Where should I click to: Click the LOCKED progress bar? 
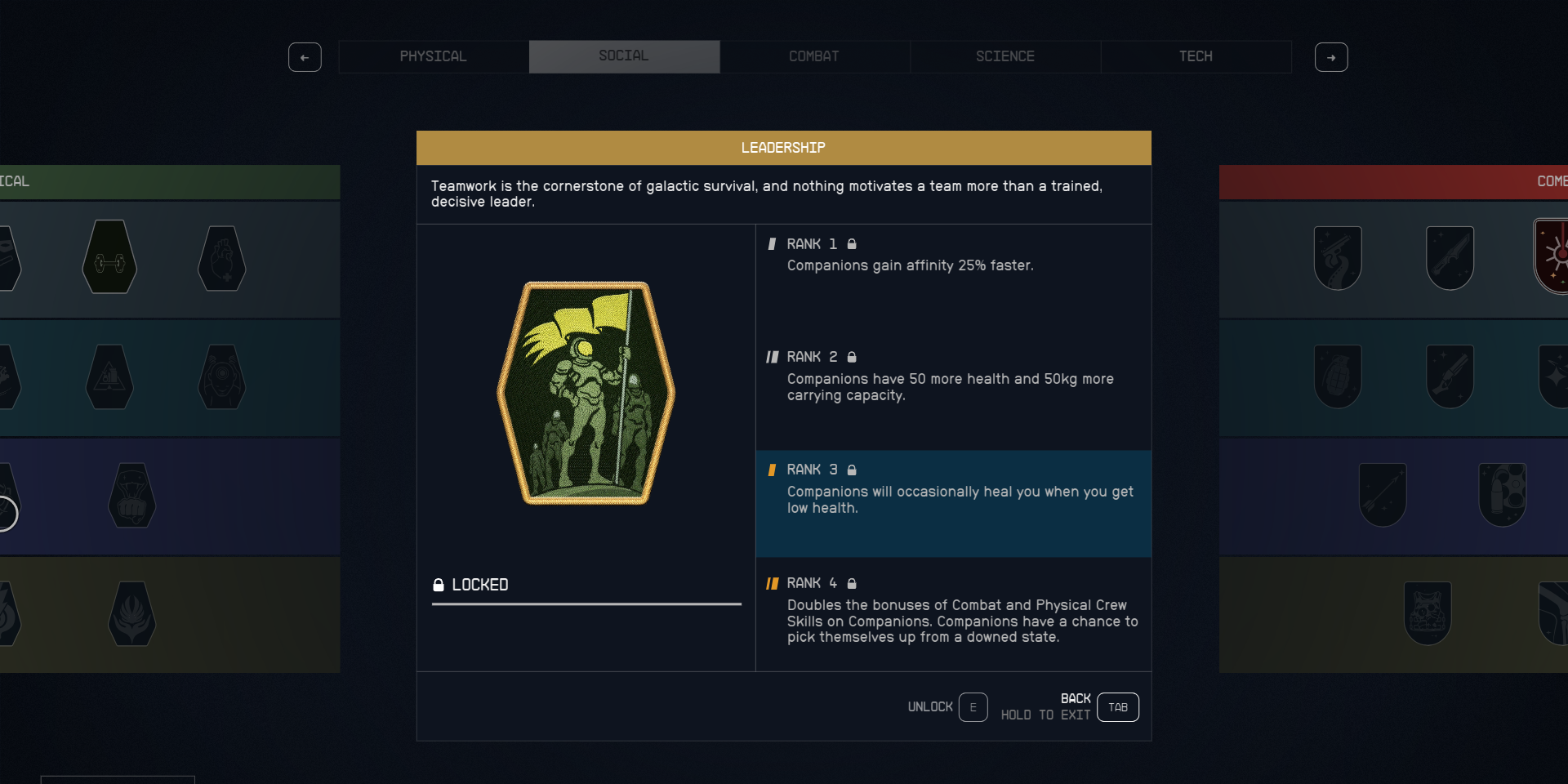pos(586,603)
